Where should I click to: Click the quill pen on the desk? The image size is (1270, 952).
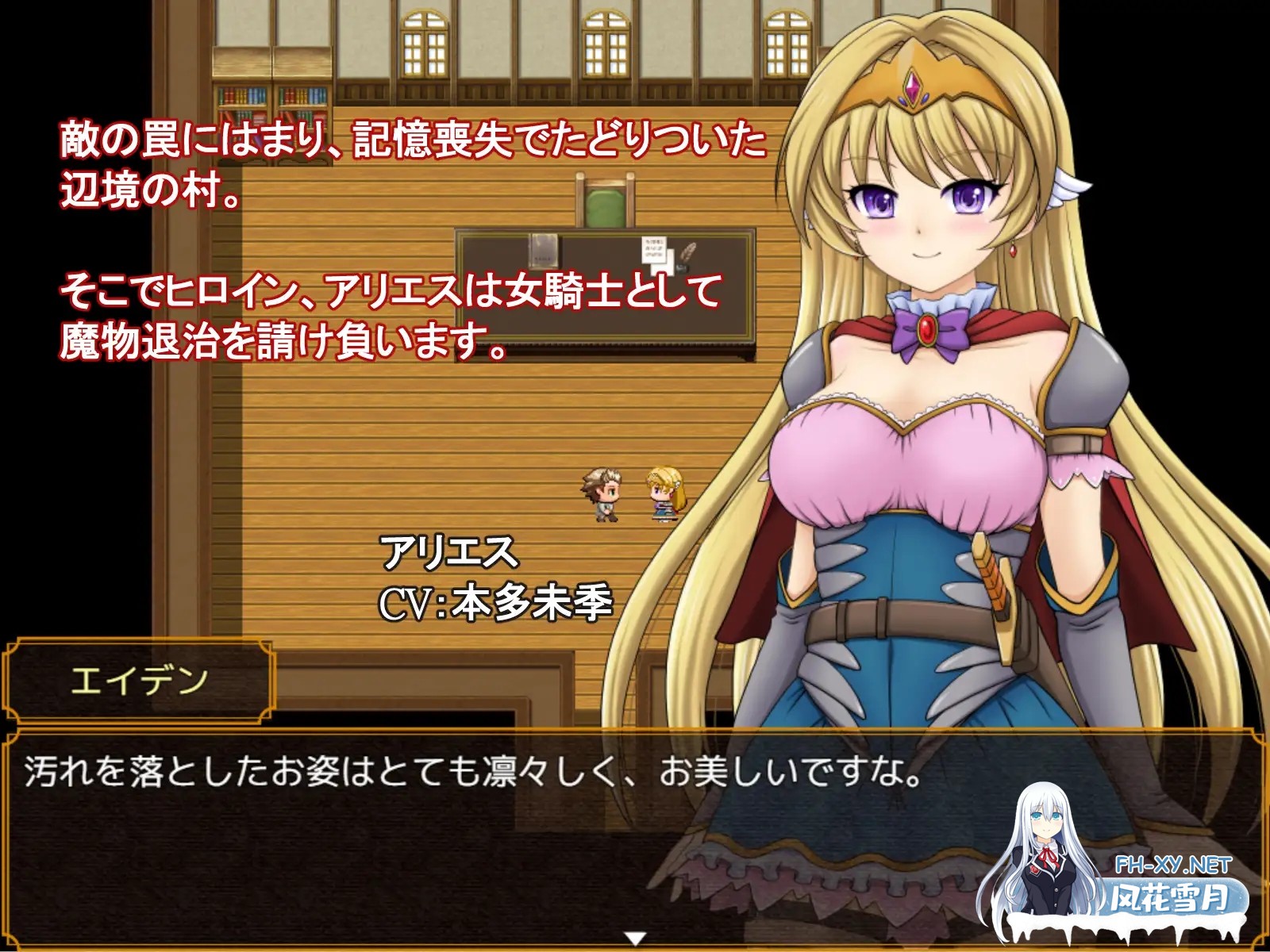(x=687, y=252)
